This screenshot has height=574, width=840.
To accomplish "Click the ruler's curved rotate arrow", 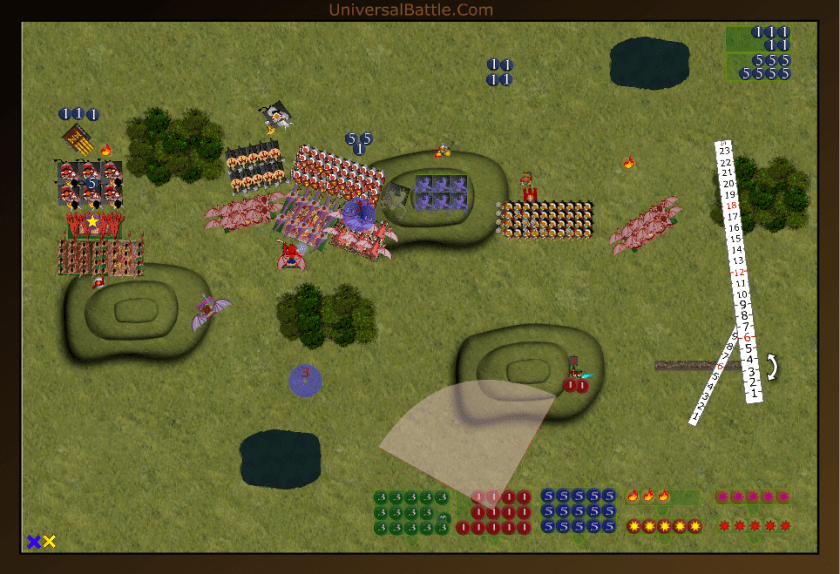I will coord(771,367).
